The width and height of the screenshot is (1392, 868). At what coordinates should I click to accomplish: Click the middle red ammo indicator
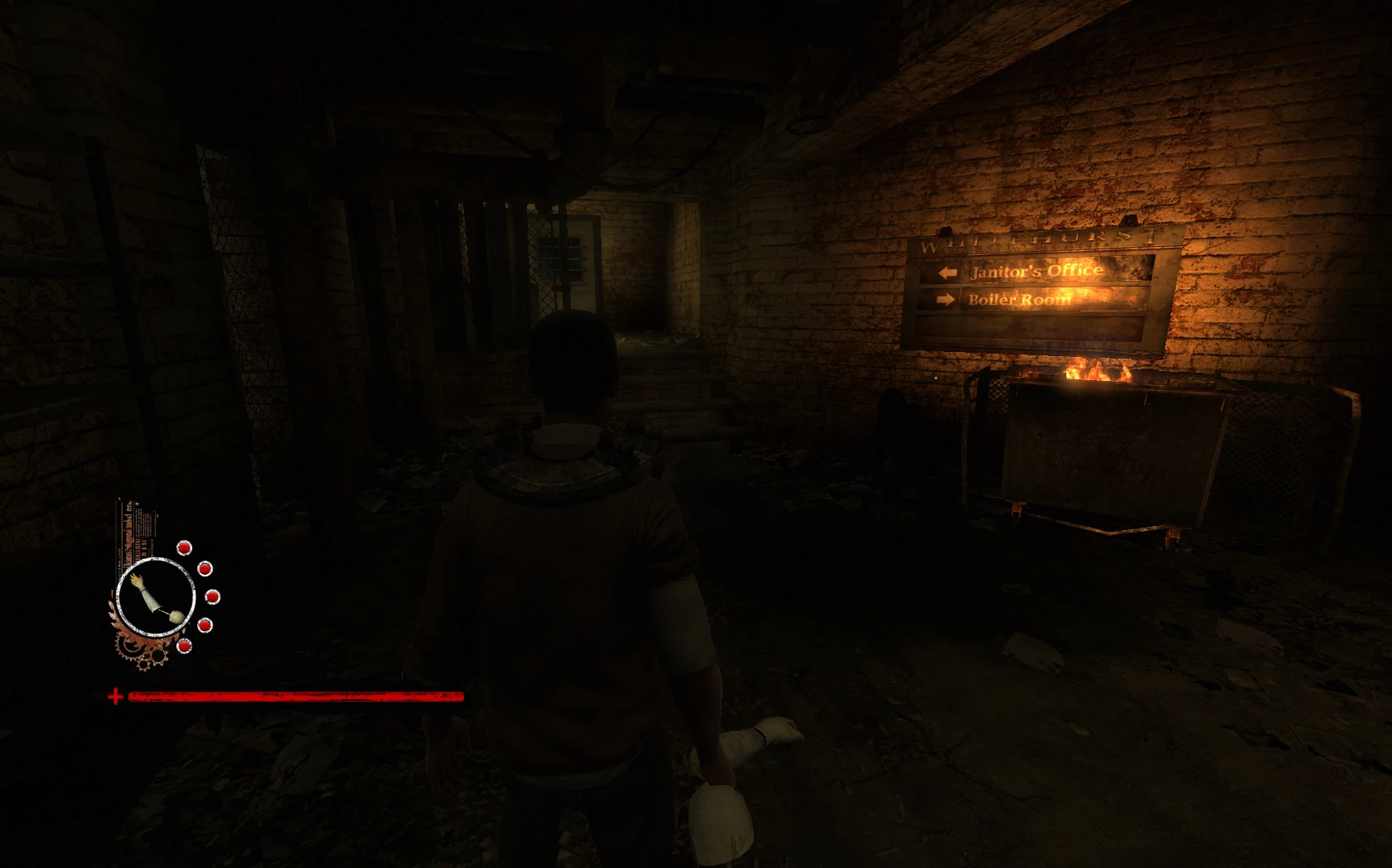tap(211, 597)
